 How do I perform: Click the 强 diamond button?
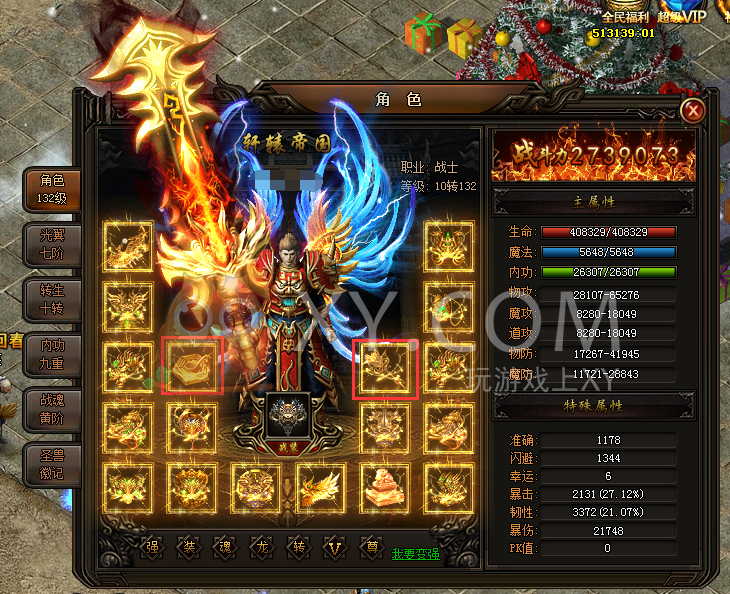point(152,548)
